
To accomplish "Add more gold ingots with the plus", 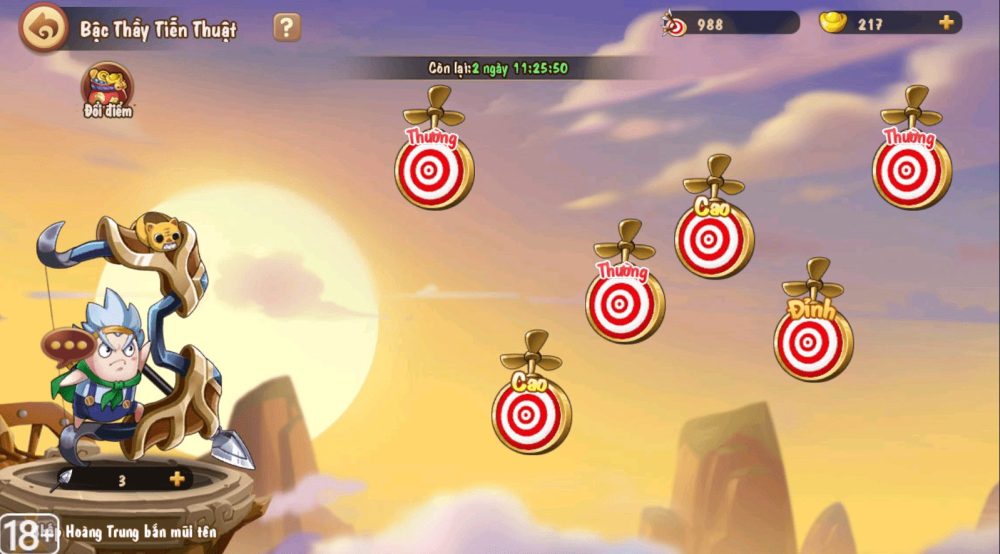I will (x=945, y=23).
